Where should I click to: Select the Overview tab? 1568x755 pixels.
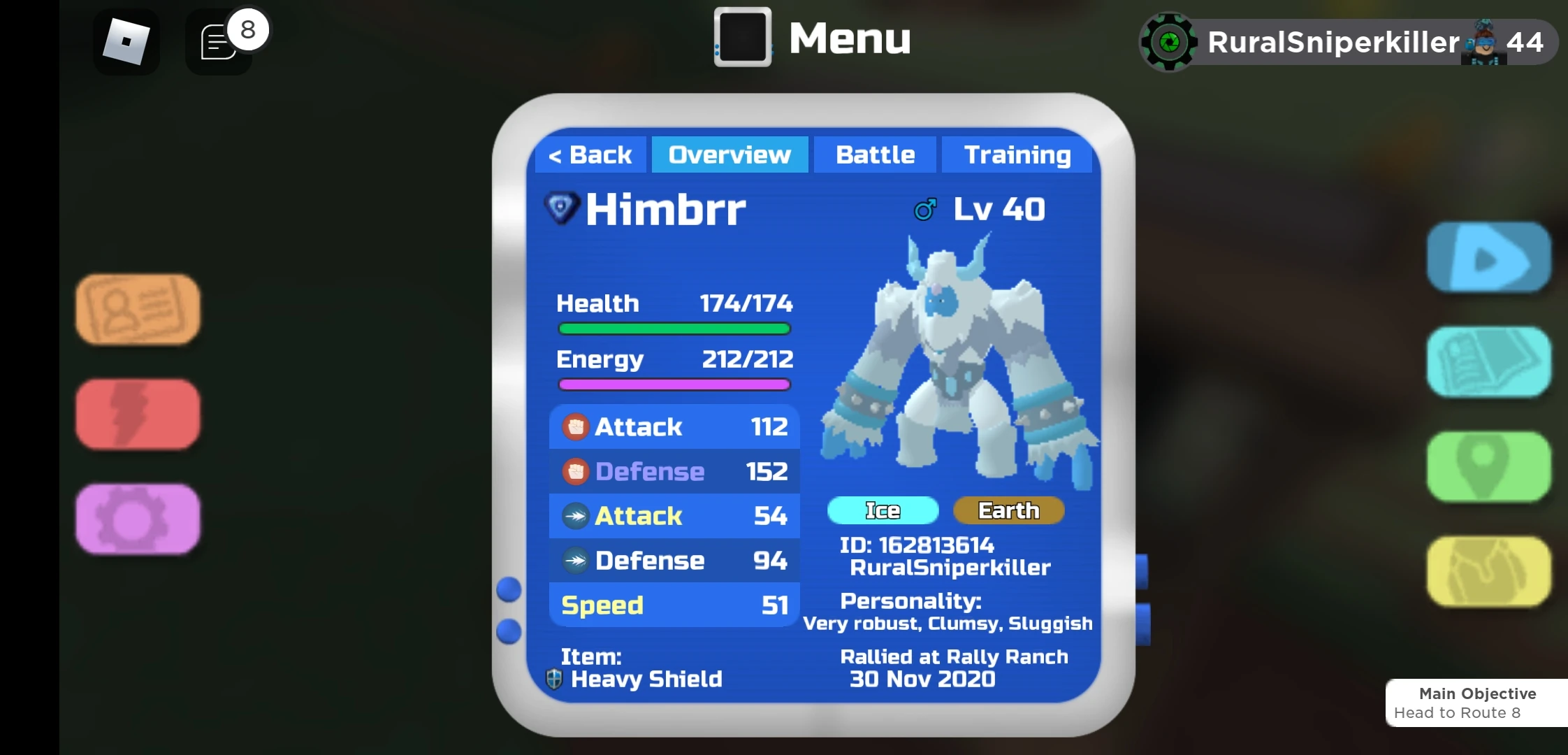[729, 154]
